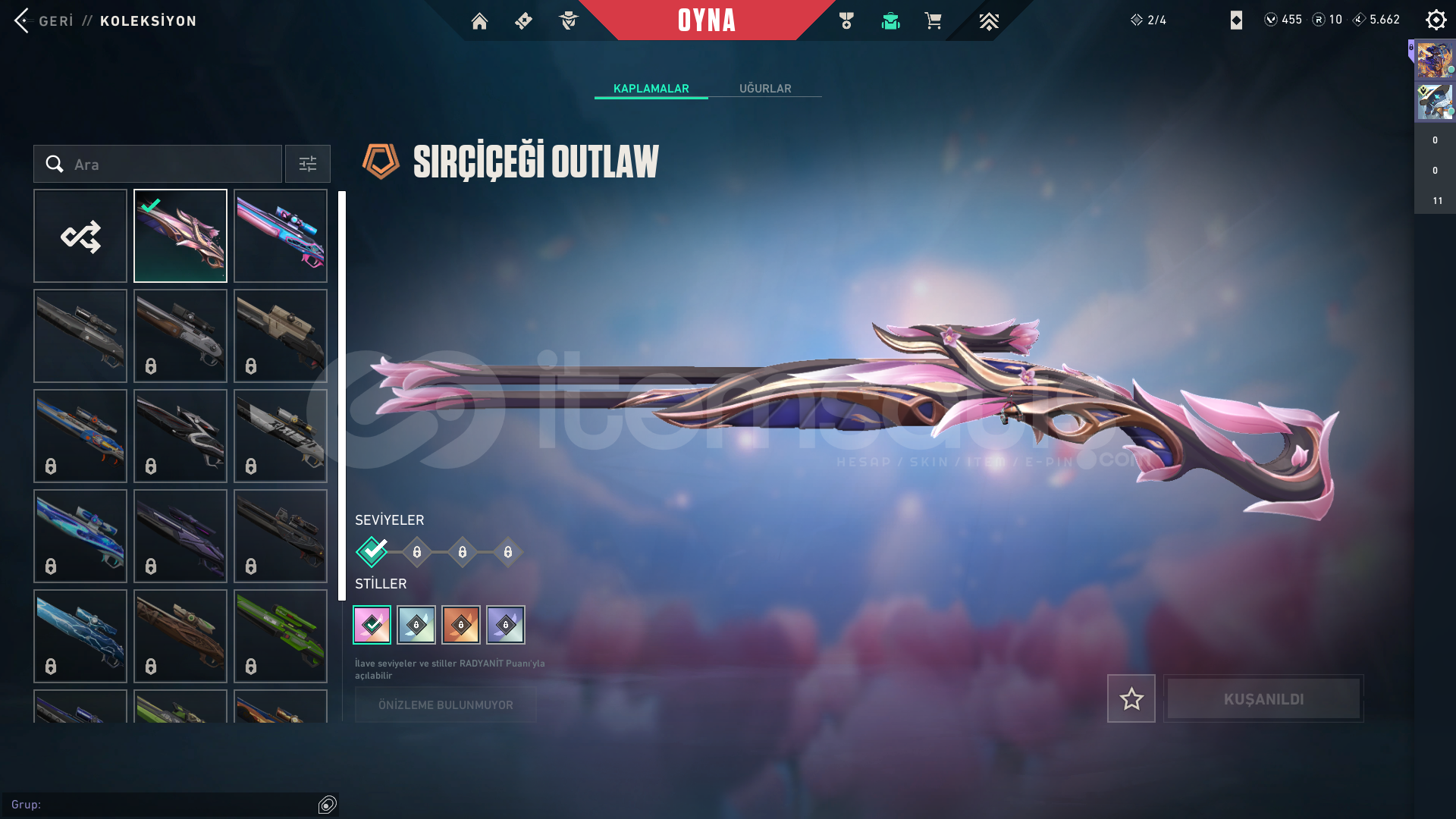Go back via the Geri arrow
Image resolution: width=1456 pixels, height=819 pixels.
coord(22,20)
